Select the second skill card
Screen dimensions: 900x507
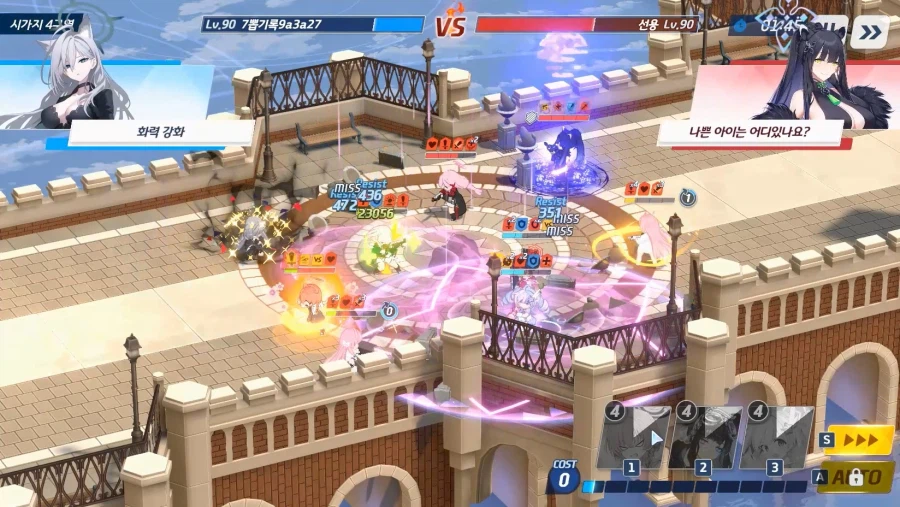click(x=704, y=437)
